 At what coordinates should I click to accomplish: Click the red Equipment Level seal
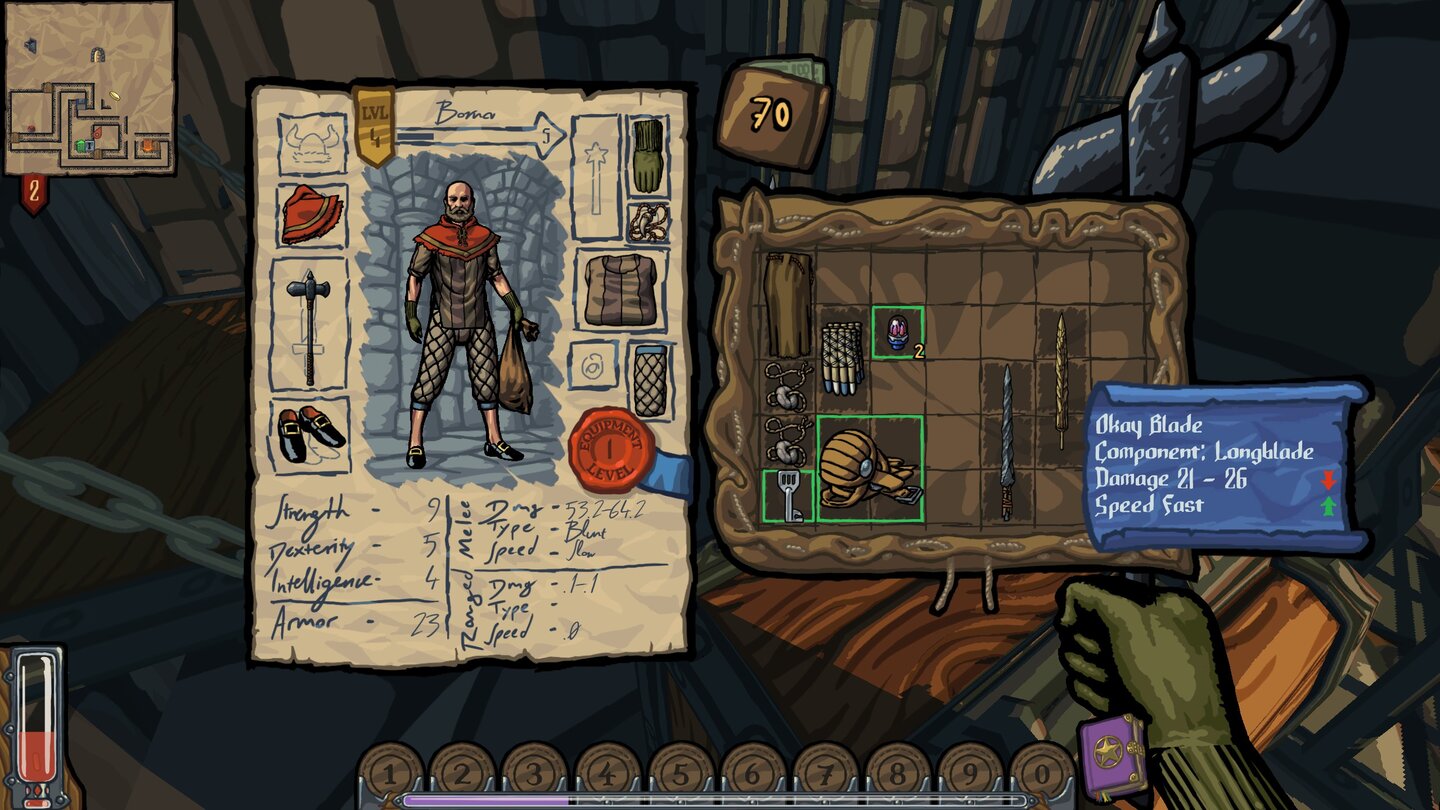click(612, 445)
